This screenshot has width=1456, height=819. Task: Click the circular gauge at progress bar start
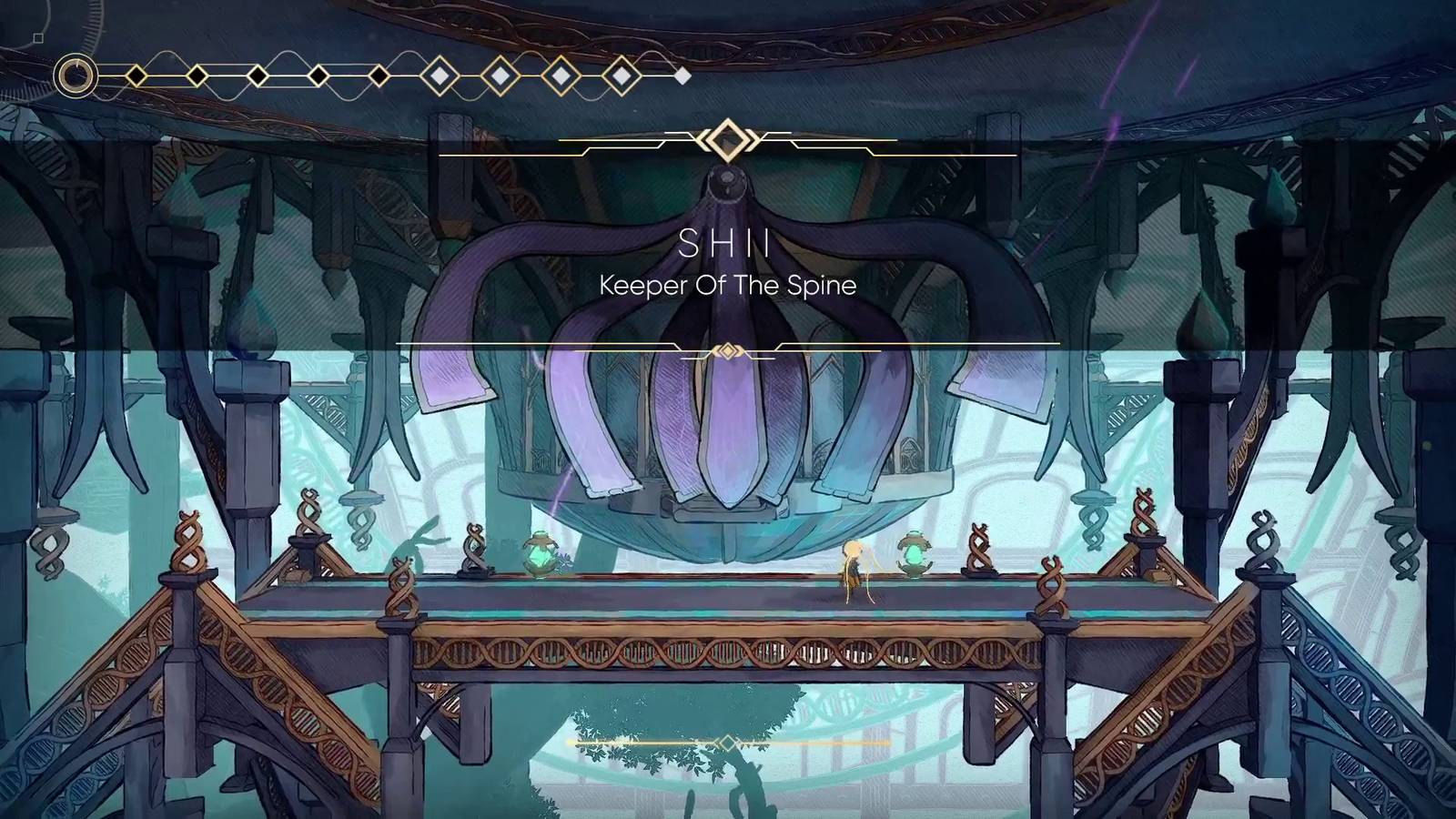point(76,76)
